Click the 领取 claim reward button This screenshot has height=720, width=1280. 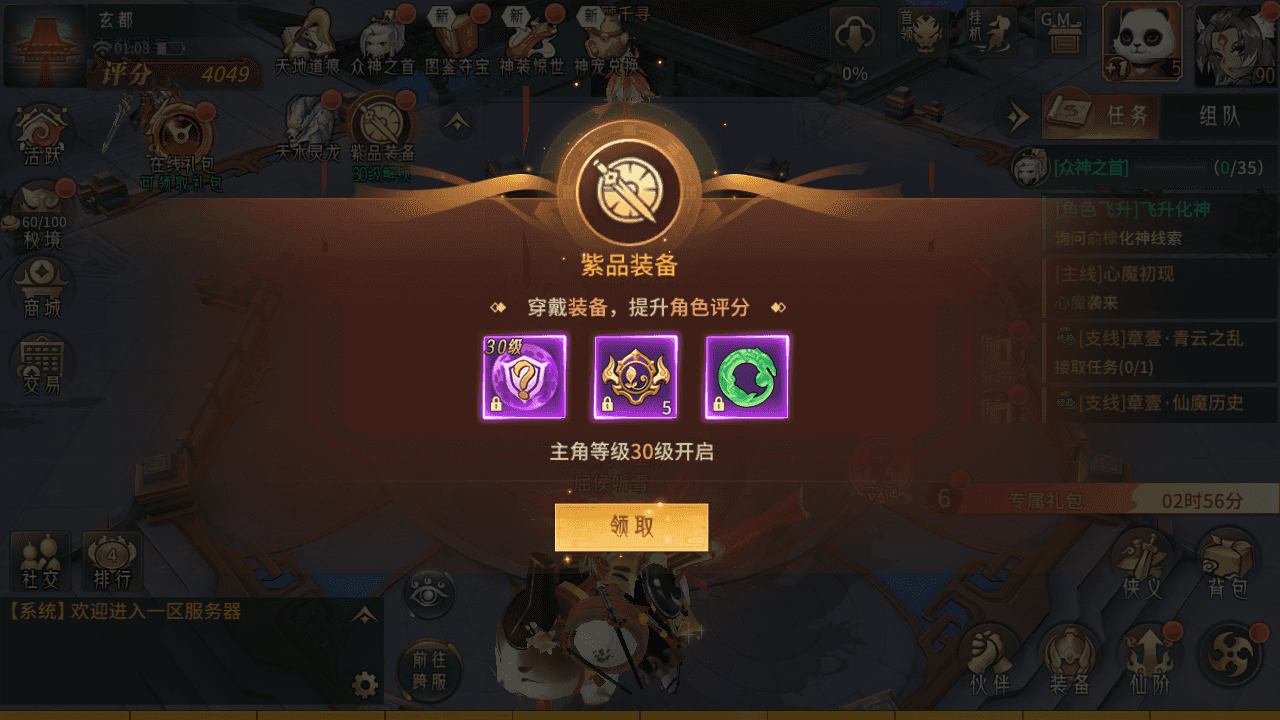[632, 527]
